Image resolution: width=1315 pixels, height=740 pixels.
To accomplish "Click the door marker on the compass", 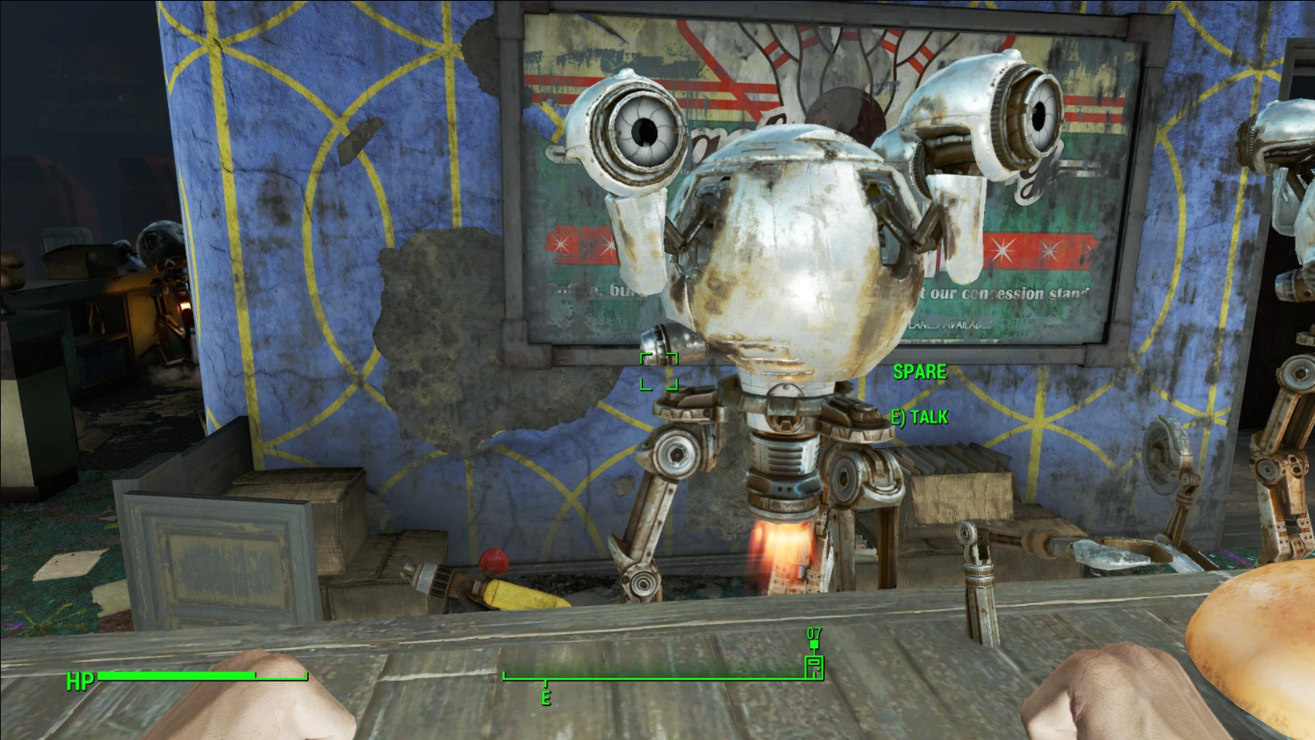I will pos(814,666).
